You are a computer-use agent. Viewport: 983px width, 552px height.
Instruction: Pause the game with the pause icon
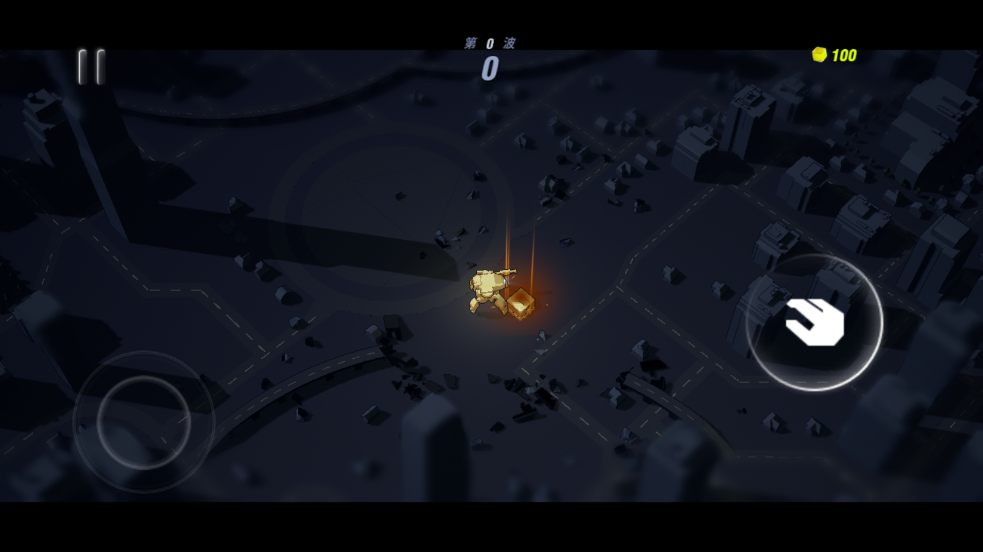coord(91,67)
